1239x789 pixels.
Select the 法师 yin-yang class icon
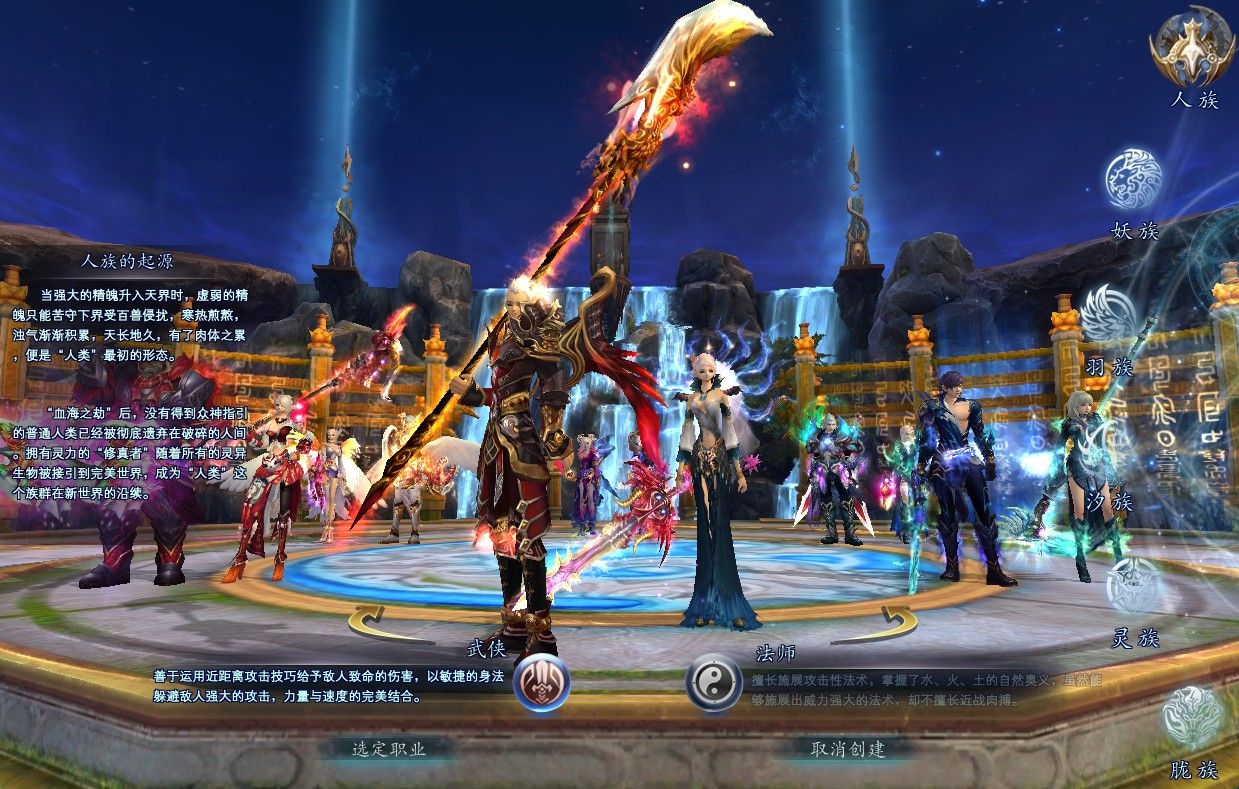pyautogui.click(x=713, y=683)
